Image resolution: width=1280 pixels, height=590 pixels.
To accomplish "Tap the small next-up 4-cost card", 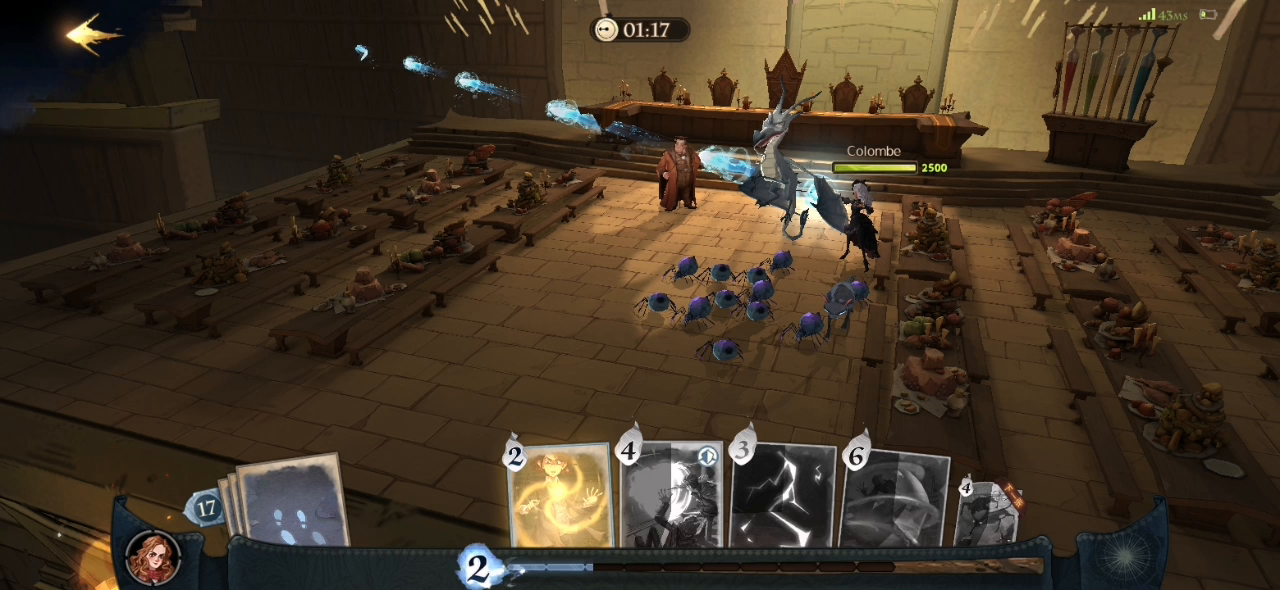I will click(988, 512).
